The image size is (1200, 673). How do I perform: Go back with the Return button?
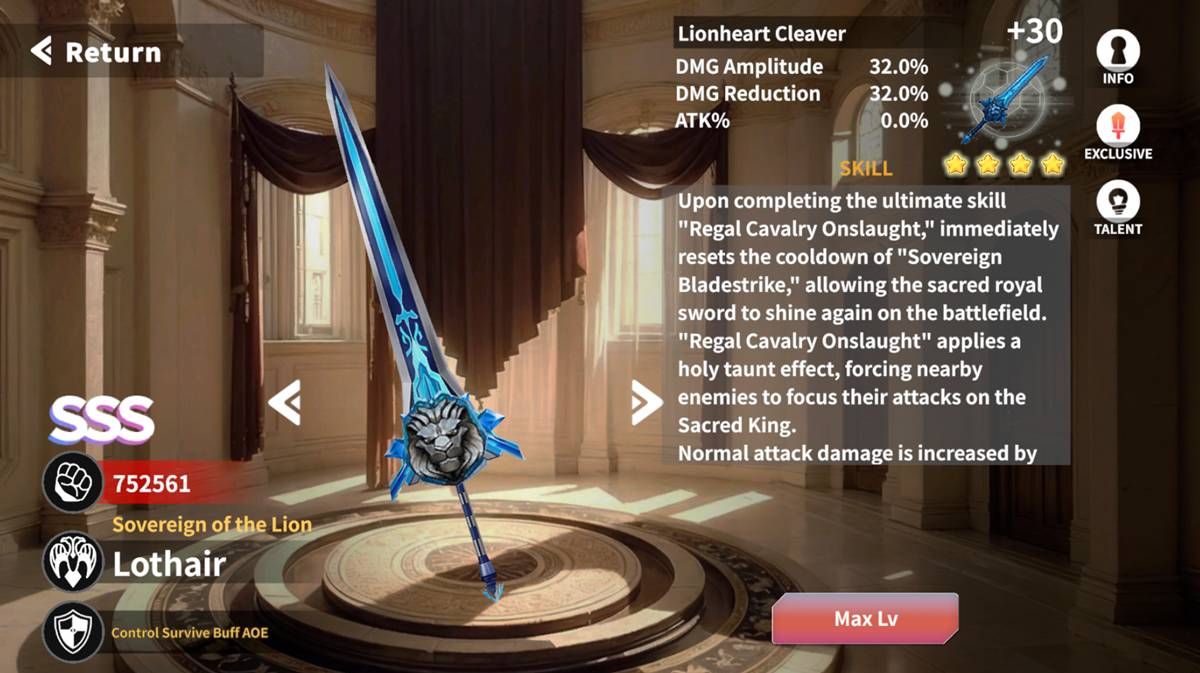(97, 51)
